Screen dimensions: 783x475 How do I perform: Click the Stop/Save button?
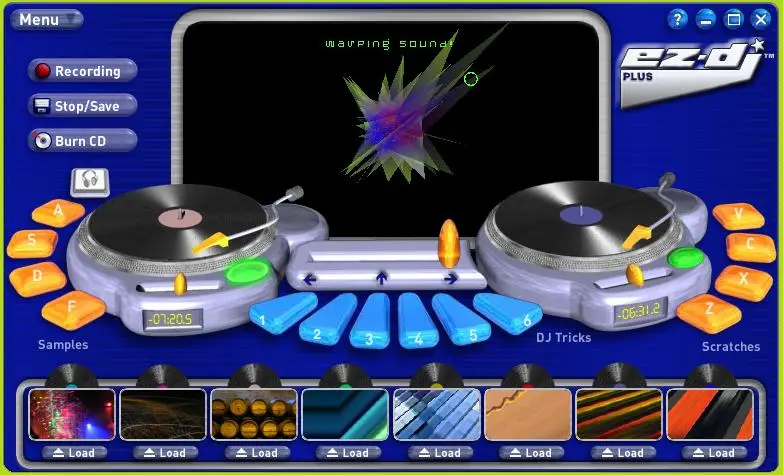pyautogui.click(x=83, y=106)
